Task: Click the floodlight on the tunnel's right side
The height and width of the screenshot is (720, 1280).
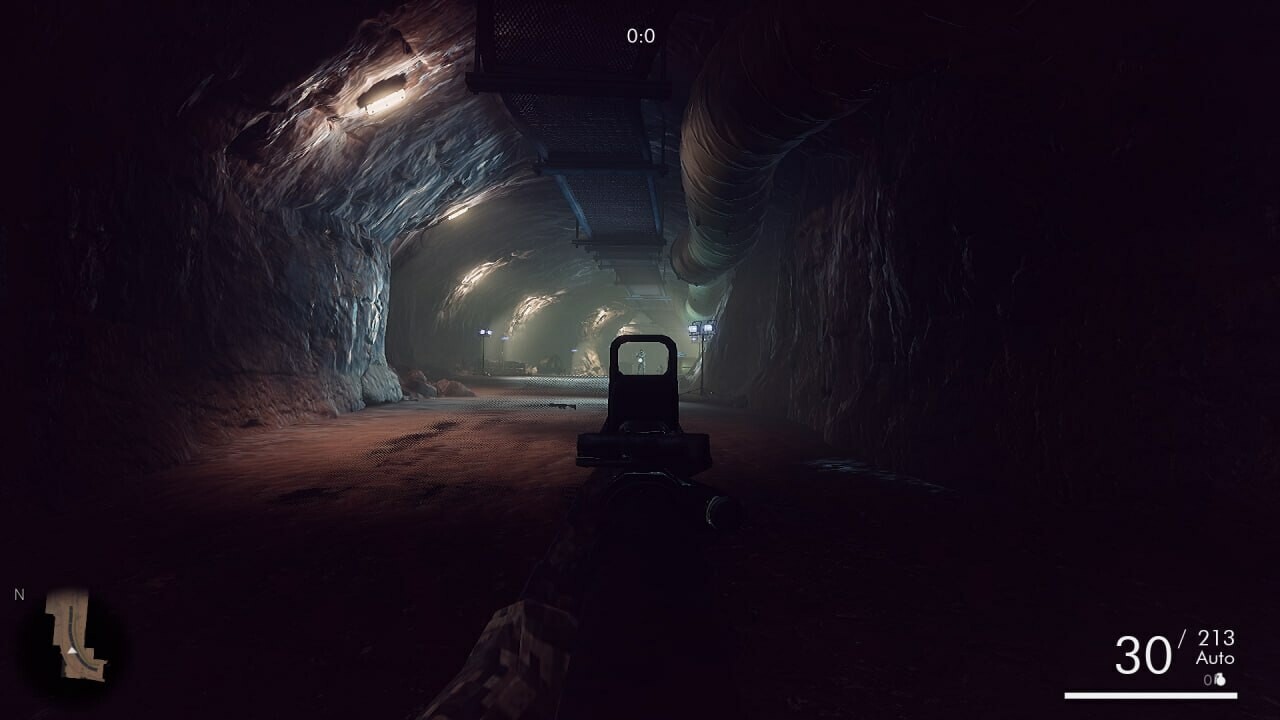Action: pyautogui.click(x=700, y=330)
